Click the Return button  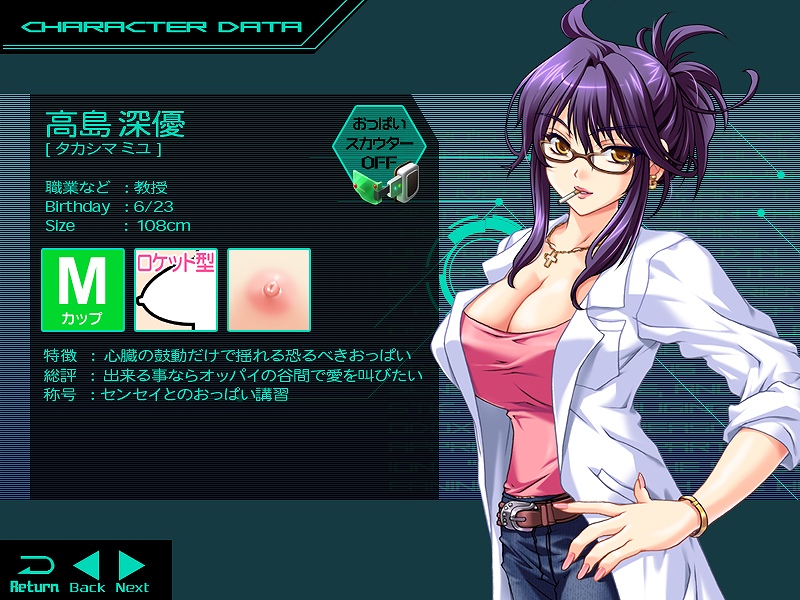tap(34, 571)
